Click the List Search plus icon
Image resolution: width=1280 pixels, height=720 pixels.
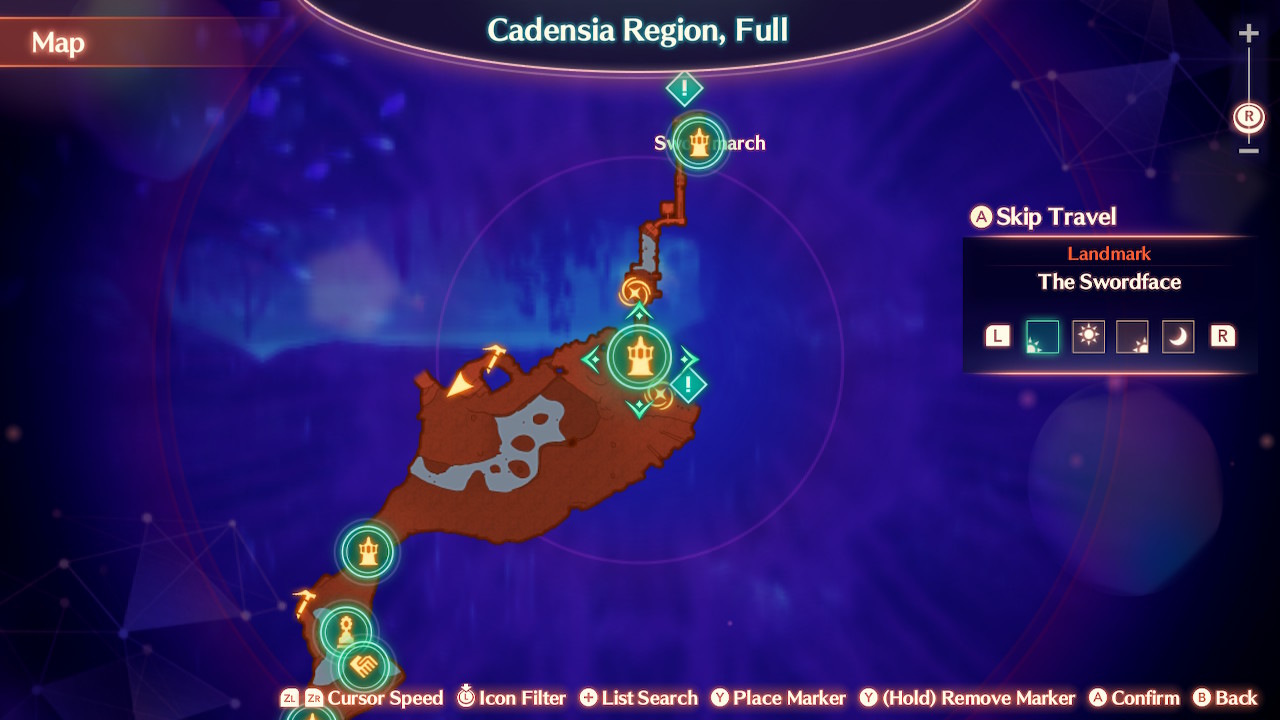tap(591, 697)
